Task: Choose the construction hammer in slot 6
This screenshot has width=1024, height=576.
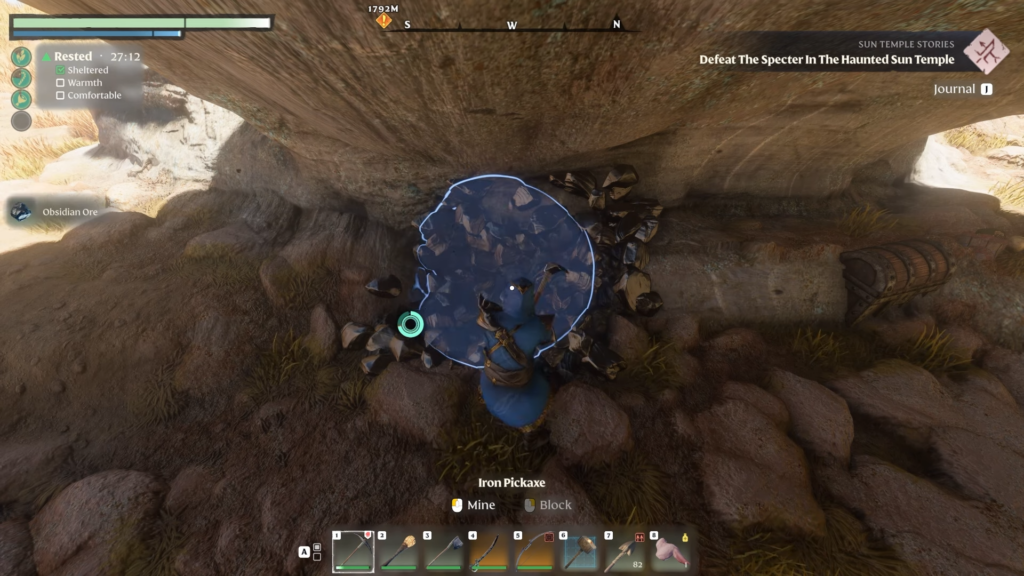Action: [x=580, y=551]
